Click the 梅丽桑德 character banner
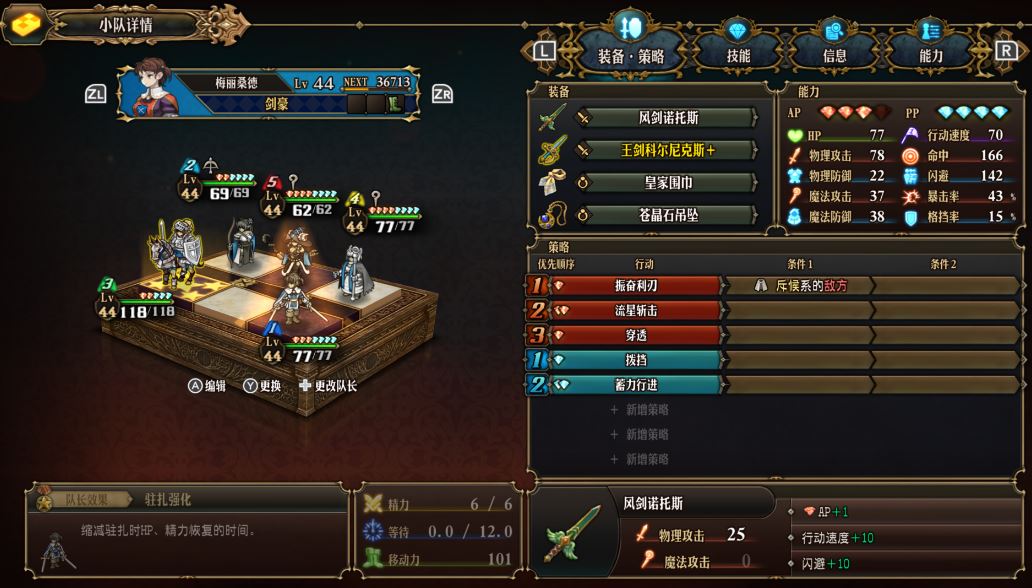This screenshot has width=1032, height=588. 268,93
